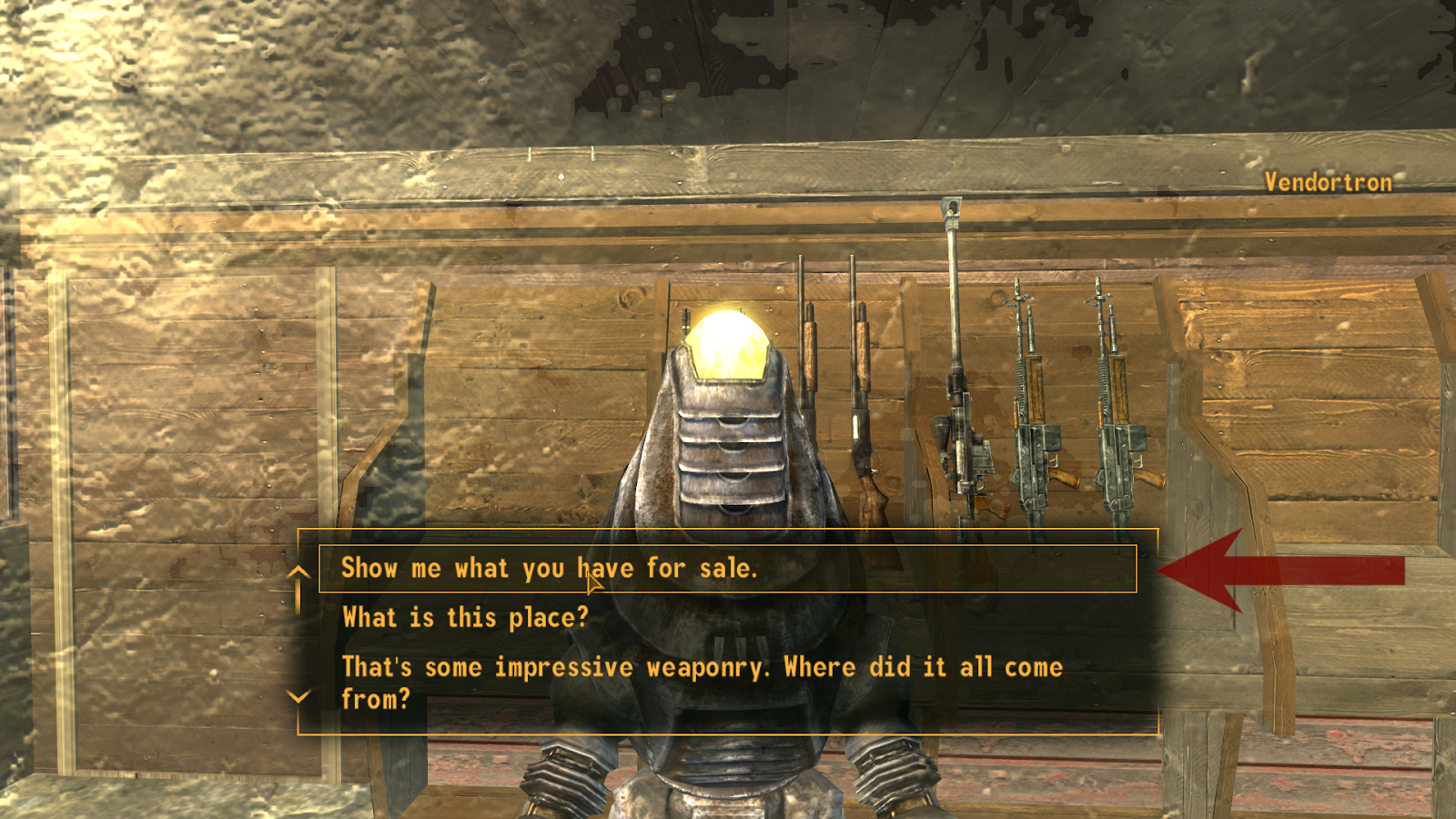Image resolution: width=1456 pixels, height=819 pixels.
Task: Click the up chevron to scroll dialogue options
Action: pyautogui.click(x=298, y=573)
